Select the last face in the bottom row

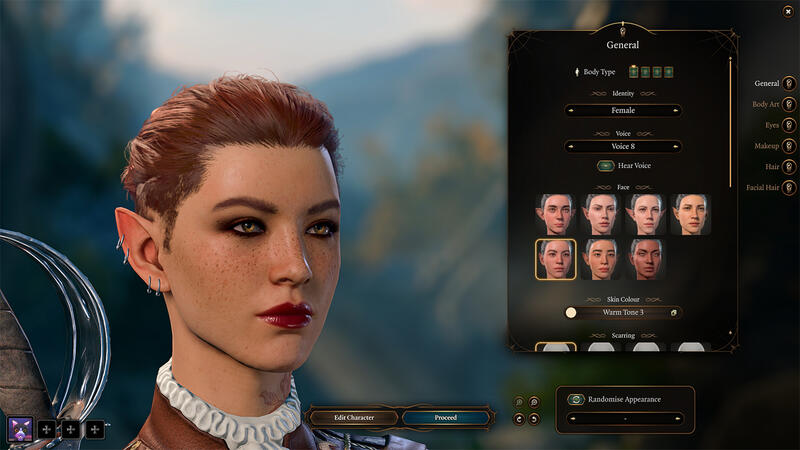coord(645,259)
